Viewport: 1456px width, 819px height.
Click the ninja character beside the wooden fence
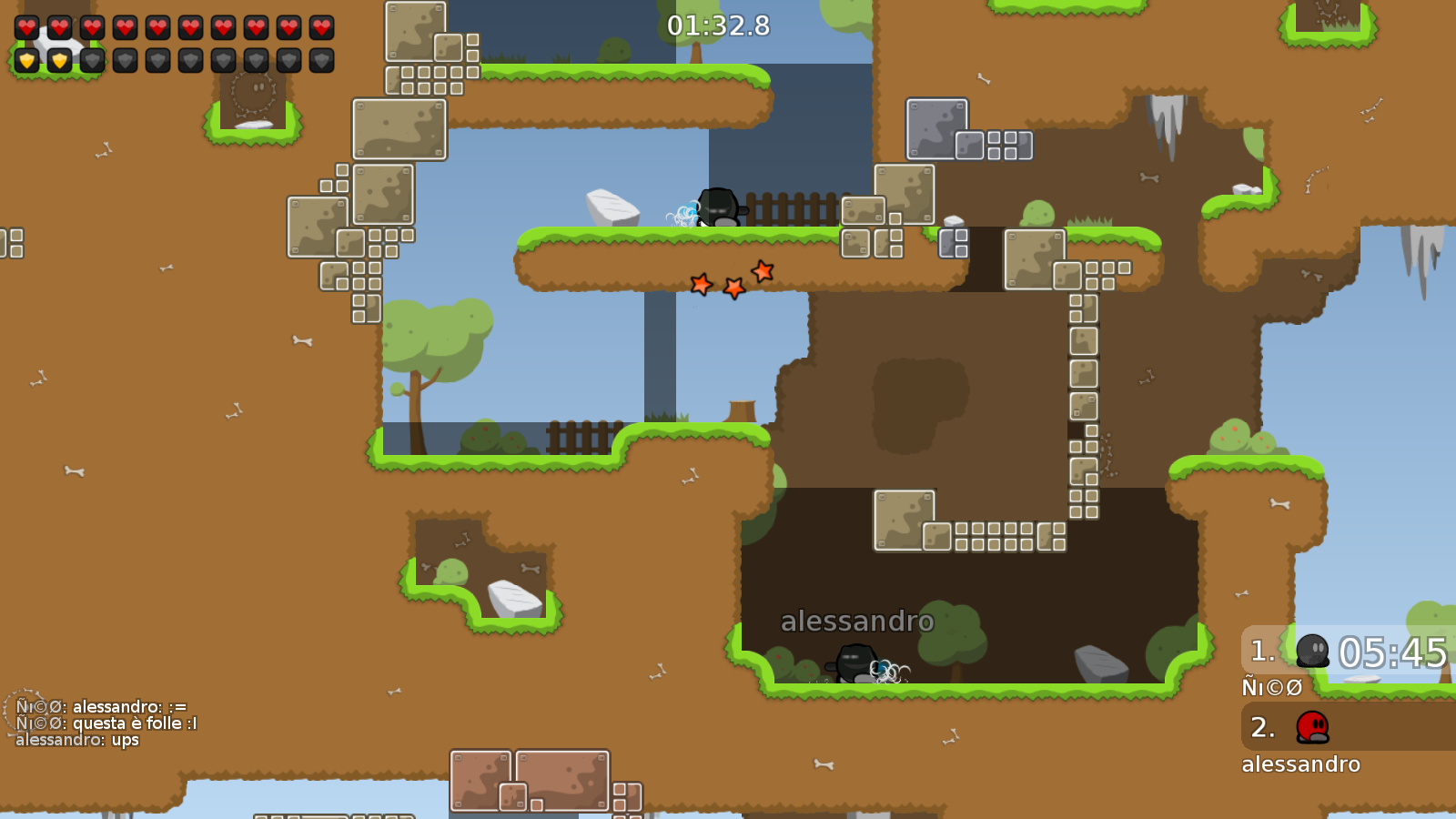coord(719,207)
